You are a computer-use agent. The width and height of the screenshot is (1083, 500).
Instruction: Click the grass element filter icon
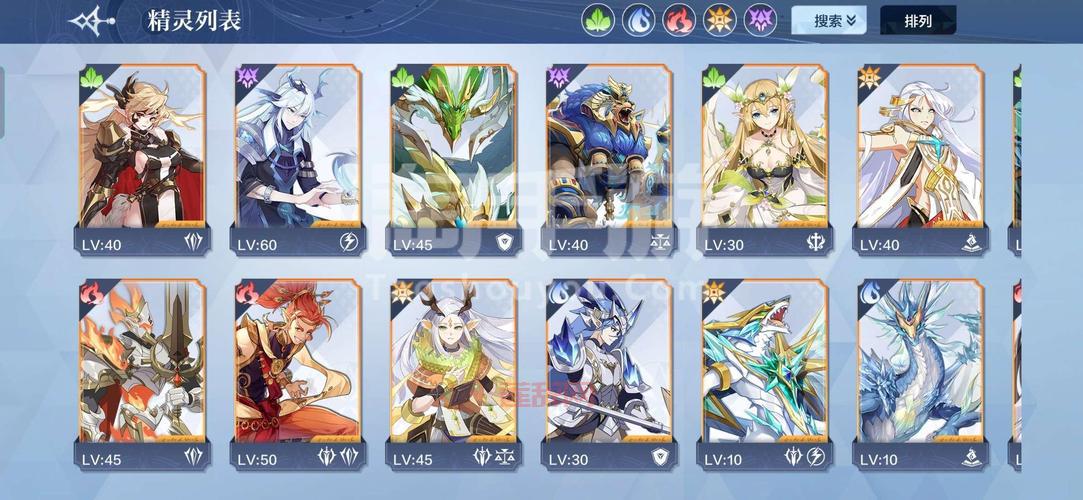click(598, 20)
